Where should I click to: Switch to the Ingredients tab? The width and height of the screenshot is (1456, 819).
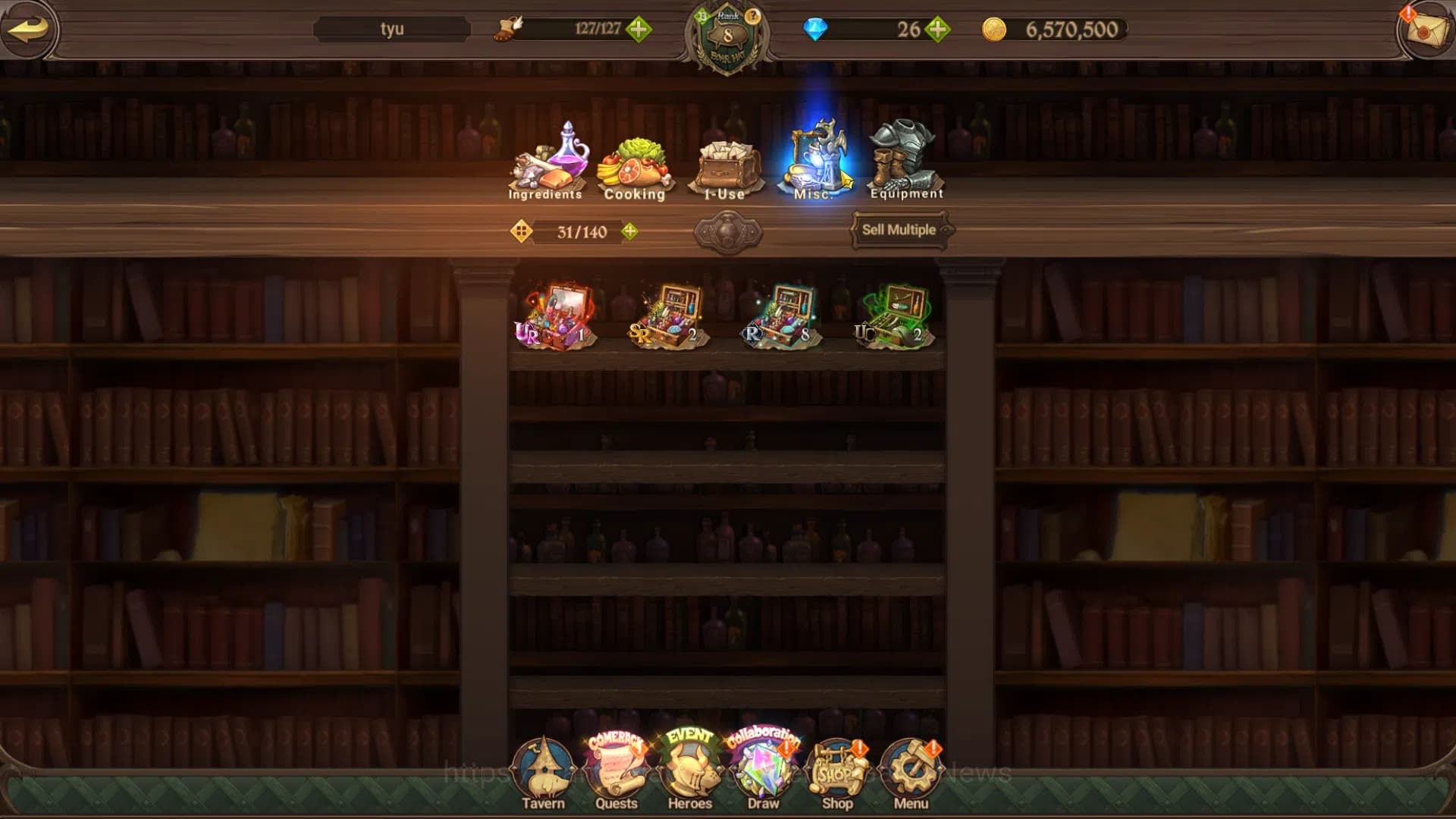tap(546, 163)
